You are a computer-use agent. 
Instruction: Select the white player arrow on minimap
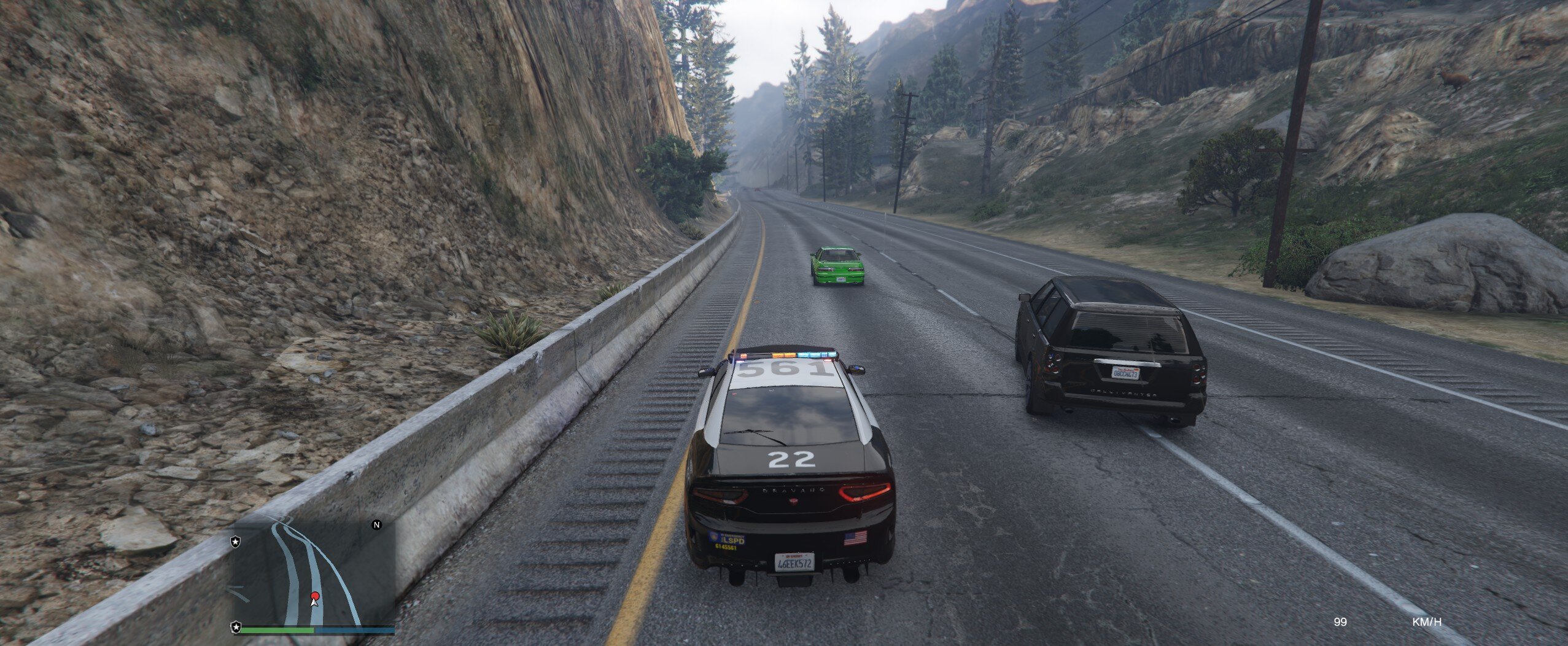tap(314, 603)
